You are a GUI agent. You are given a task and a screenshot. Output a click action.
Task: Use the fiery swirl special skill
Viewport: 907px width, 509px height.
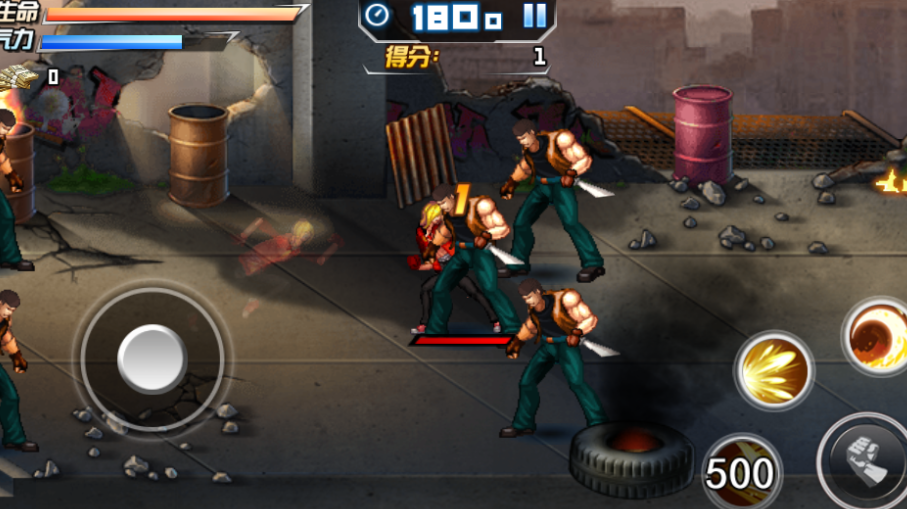pos(877,337)
